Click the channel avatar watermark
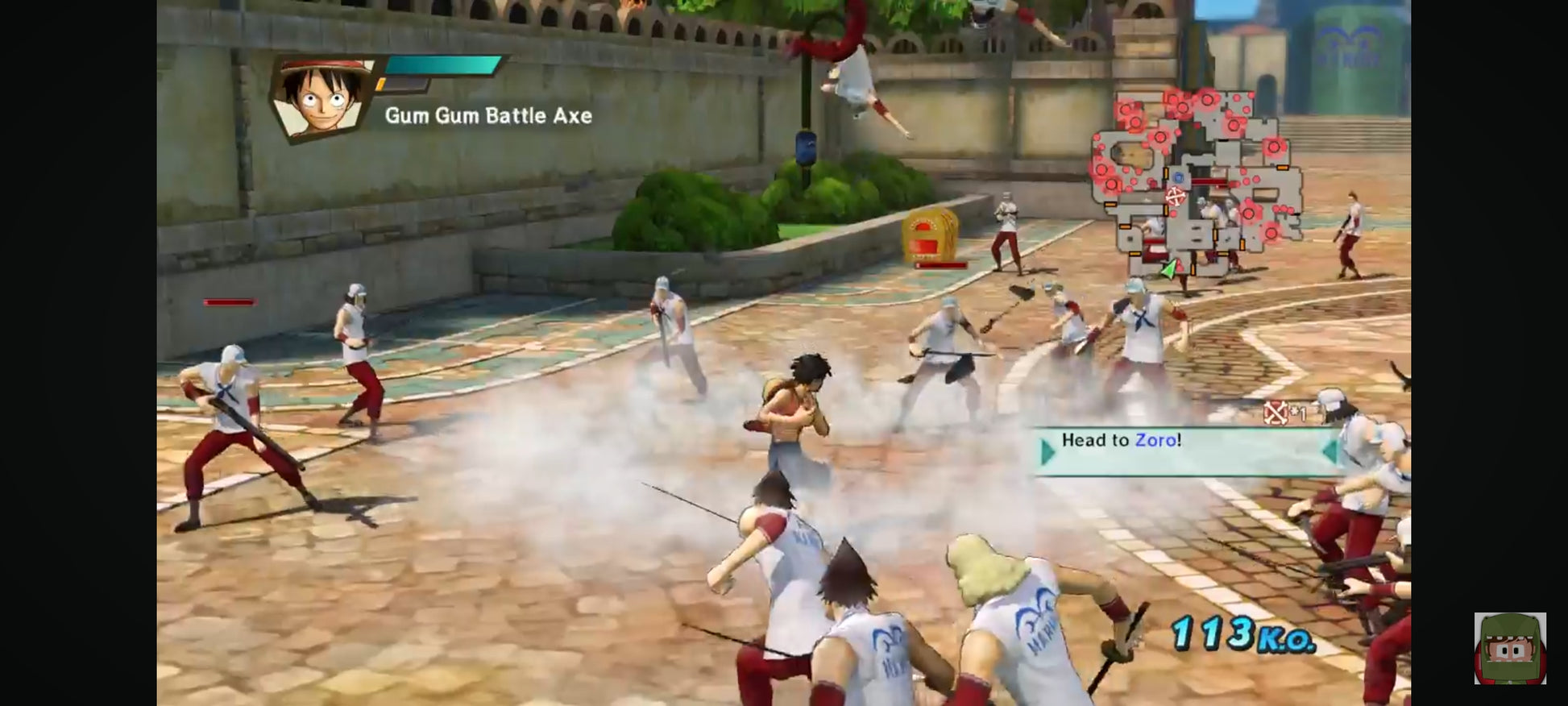 tap(1509, 648)
